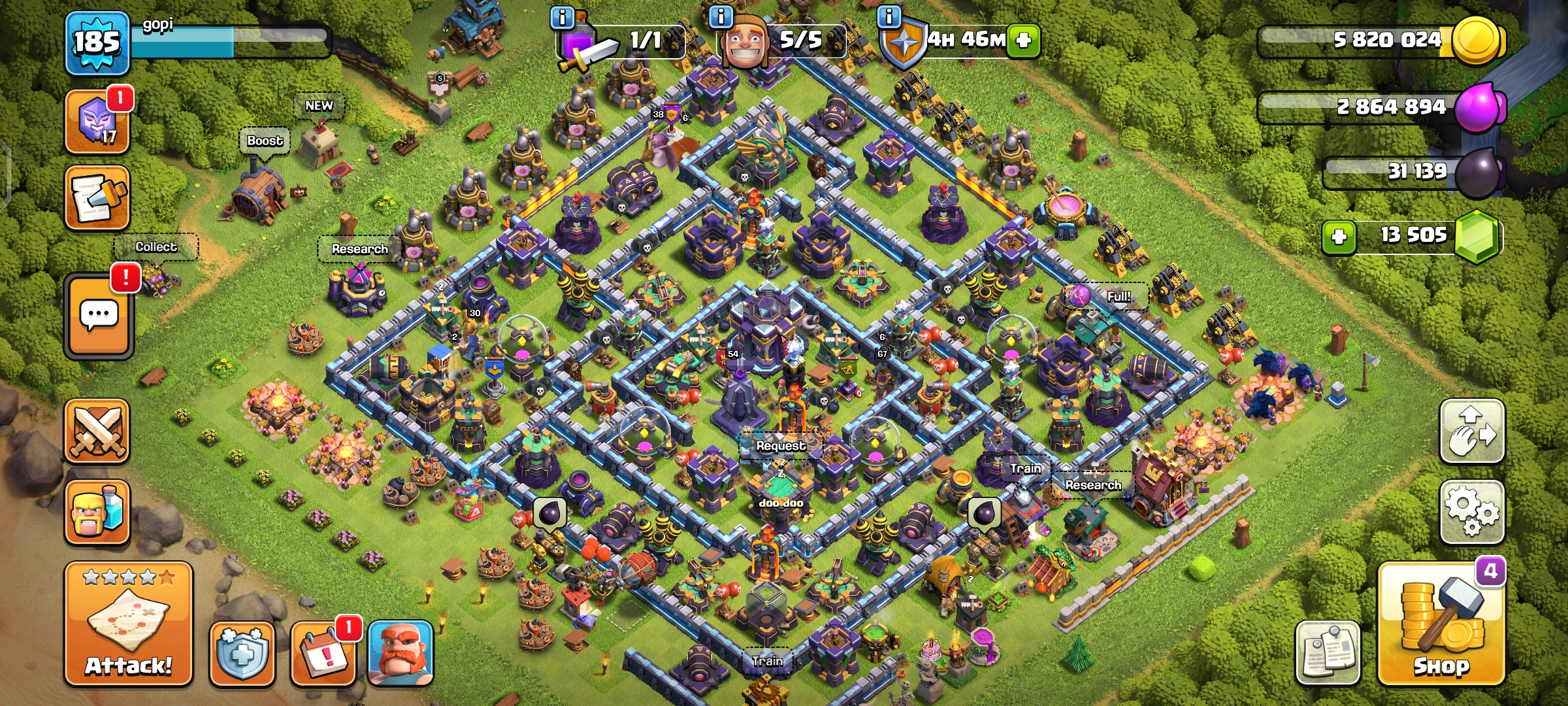
Task: Tap the Collect bubble on the left mine
Action: pos(157,246)
